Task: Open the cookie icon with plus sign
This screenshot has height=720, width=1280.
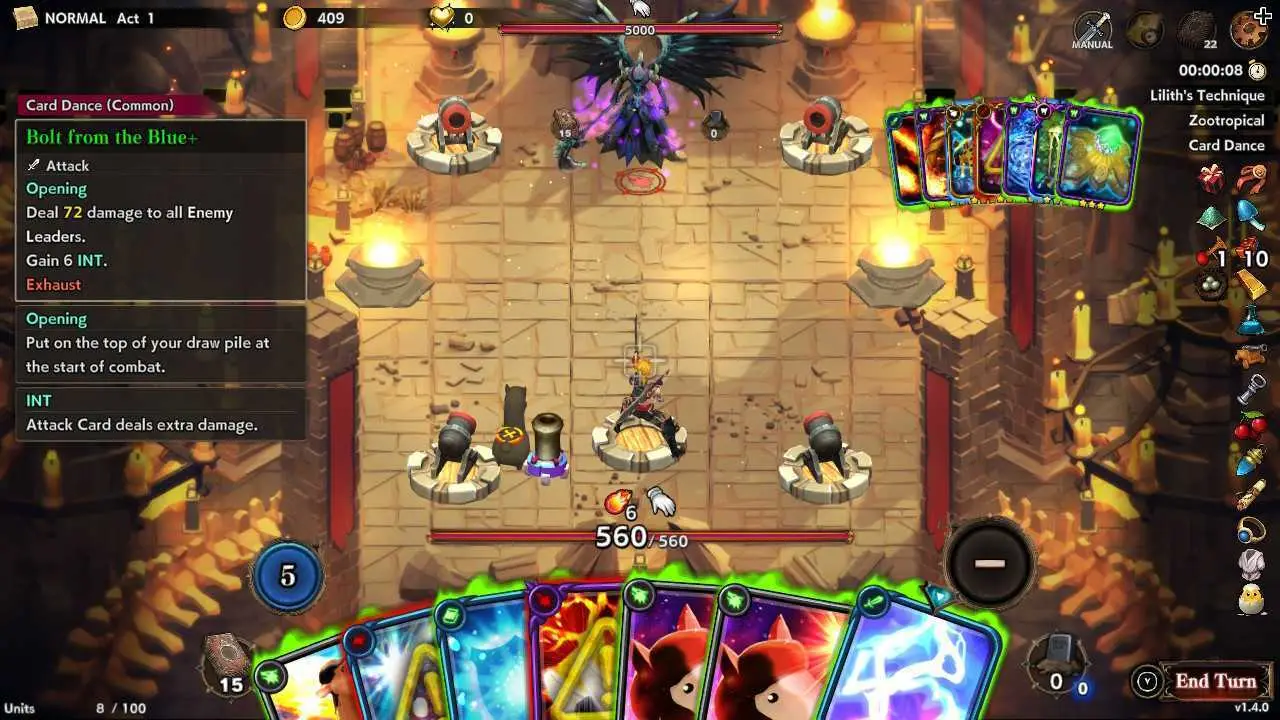Action: [1249, 28]
